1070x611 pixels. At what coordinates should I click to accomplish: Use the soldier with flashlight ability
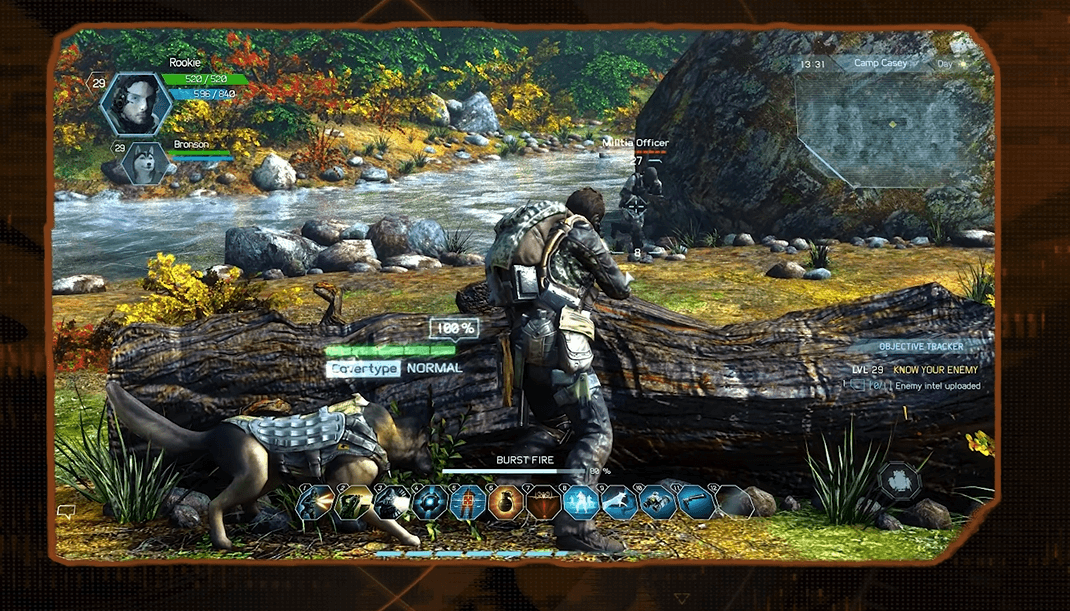pos(392,501)
